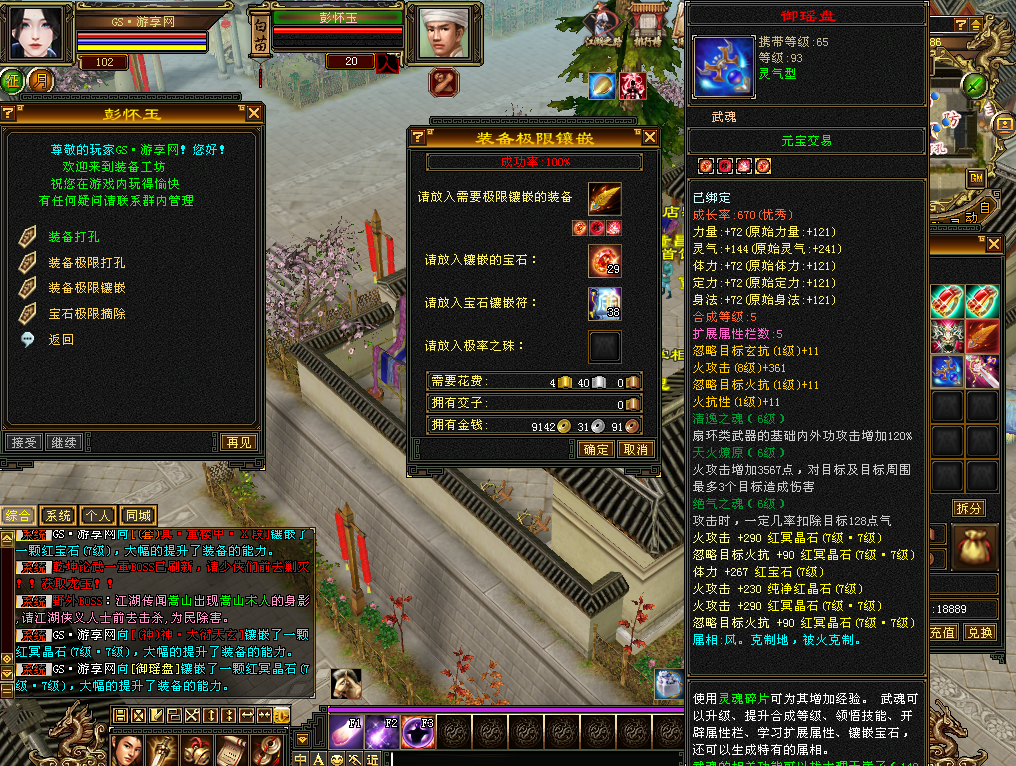
Task: Choose 返回 to go back
Action: 61,339
